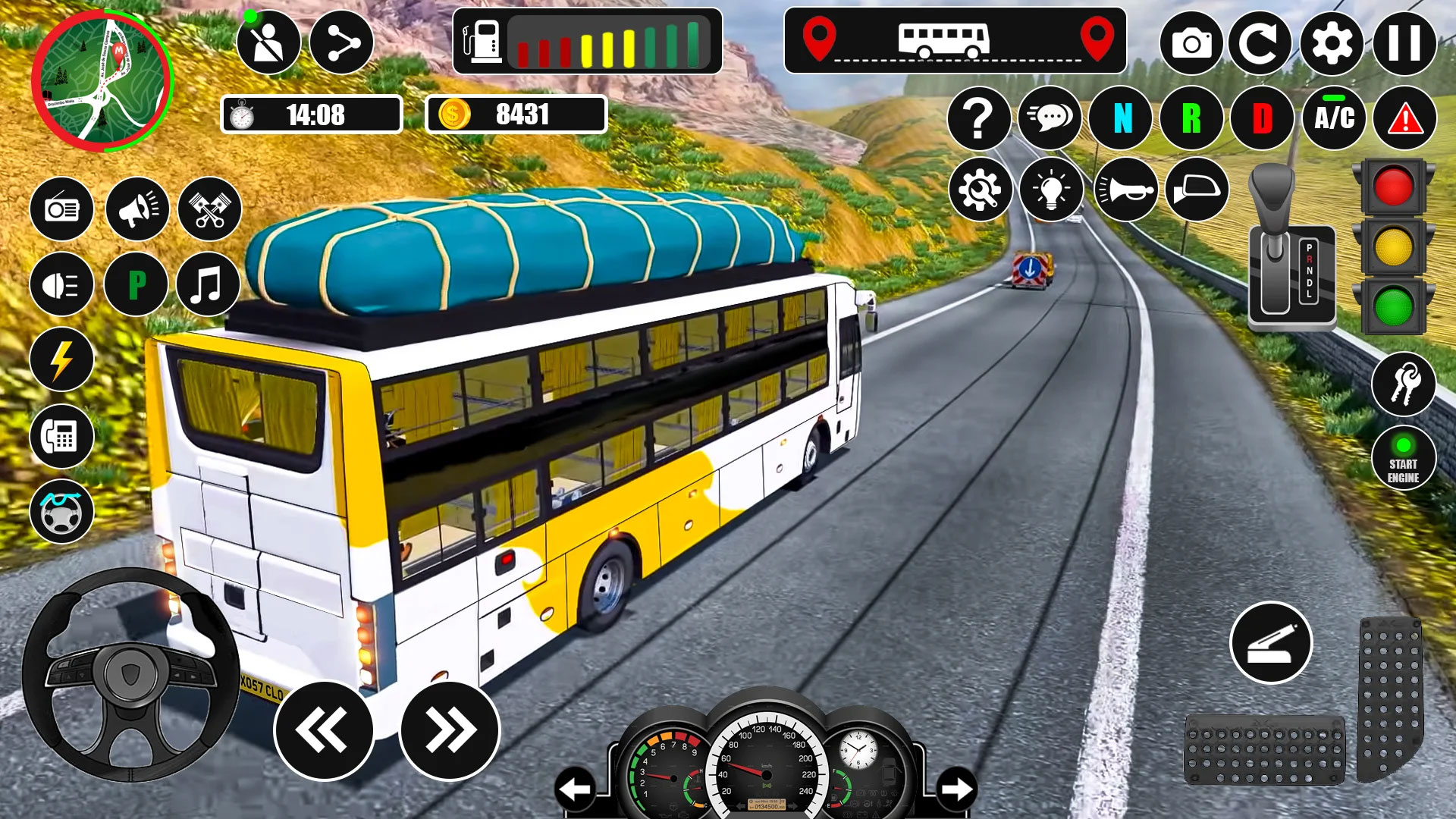Open the music player icon
Viewport: 1456px width, 819px height.
pyautogui.click(x=206, y=284)
